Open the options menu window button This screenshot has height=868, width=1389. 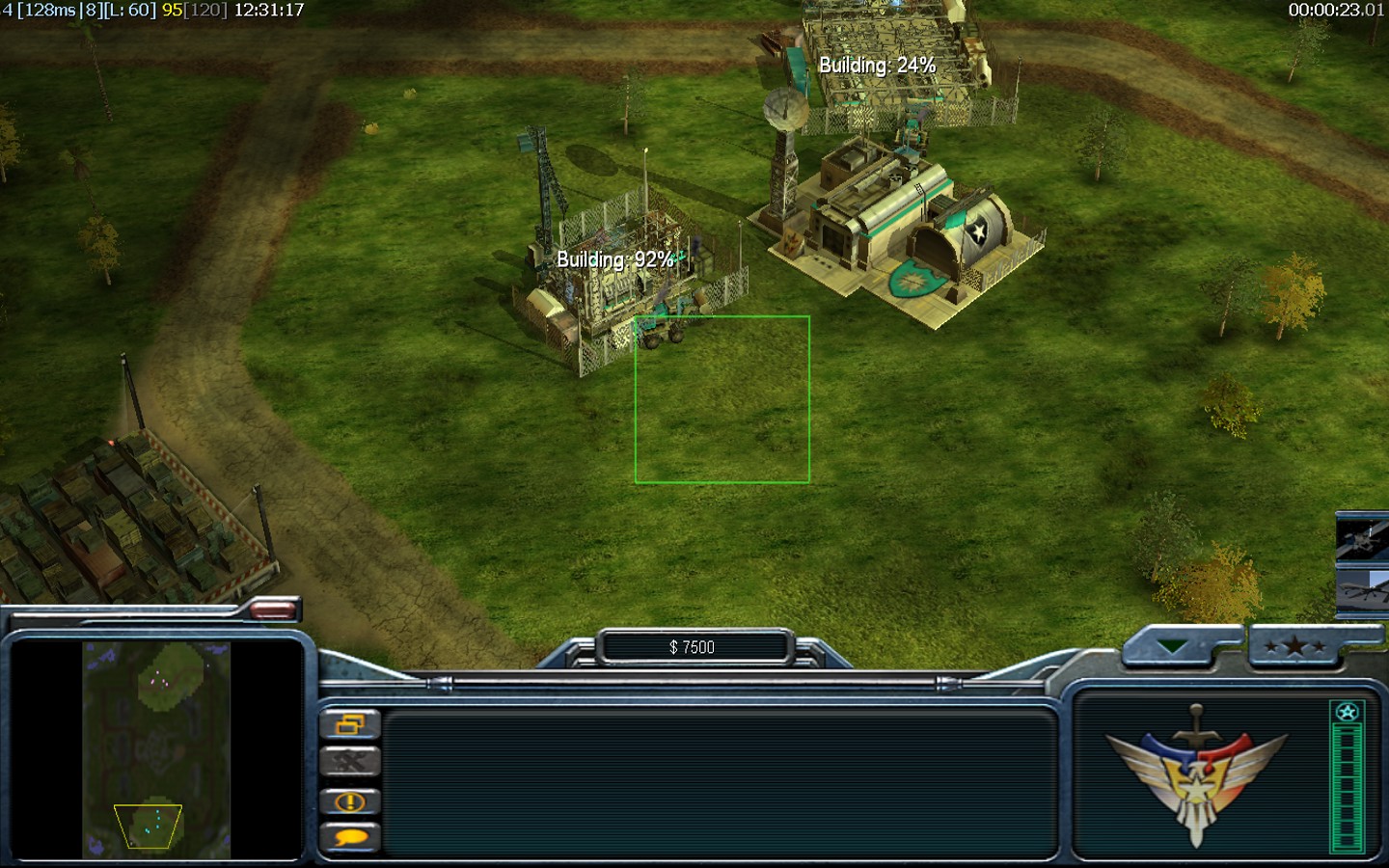tap(350, 724)
